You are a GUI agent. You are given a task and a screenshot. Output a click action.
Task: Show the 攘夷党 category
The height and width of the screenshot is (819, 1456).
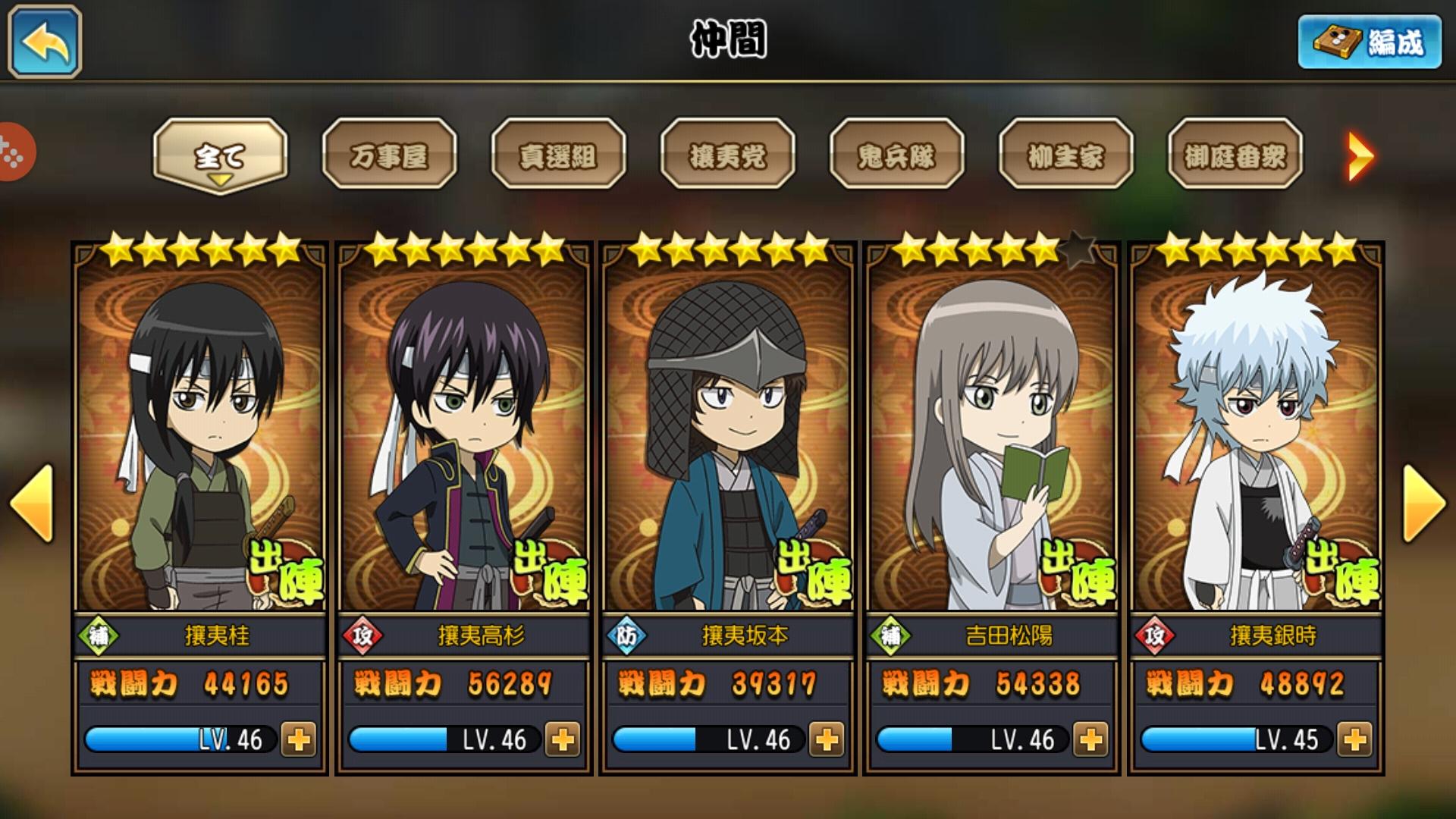click(x=727, y=155)
